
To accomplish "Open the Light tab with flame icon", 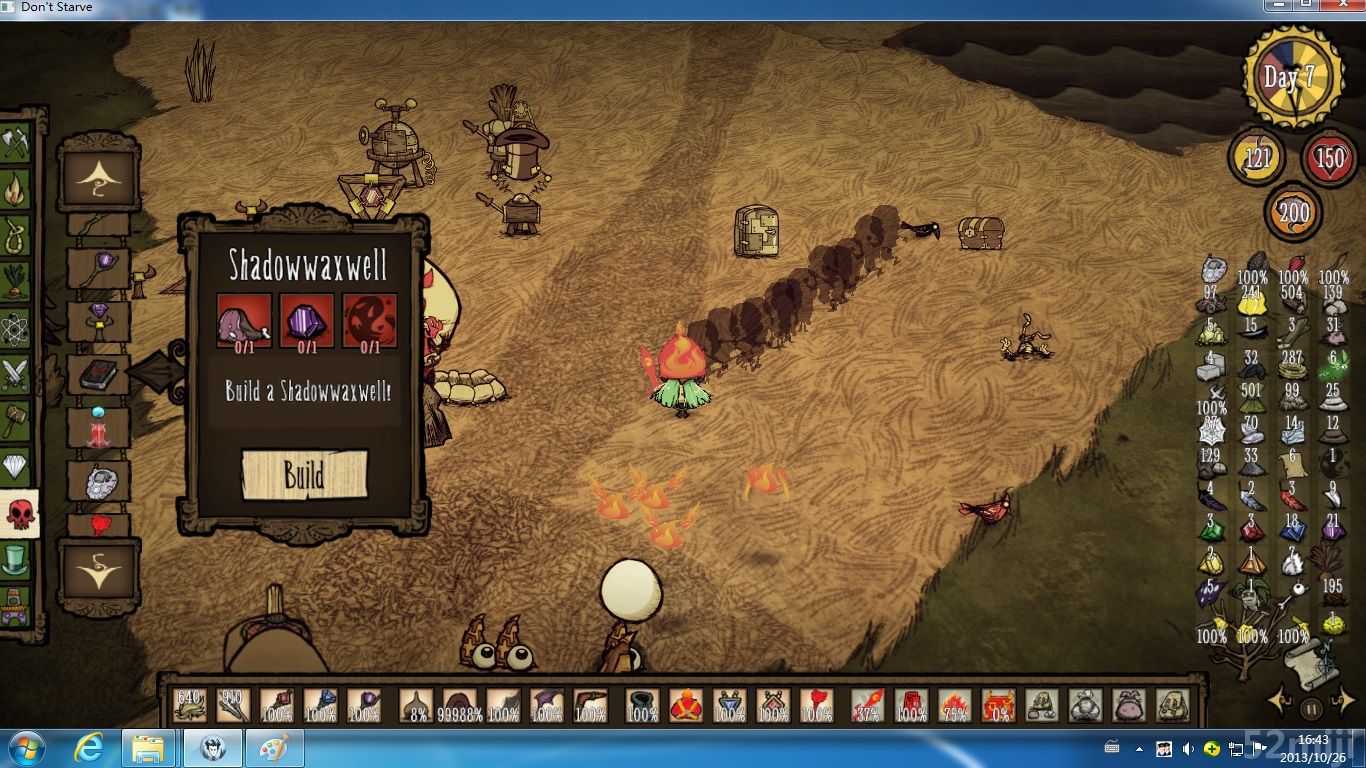I will tap(15, 190).
